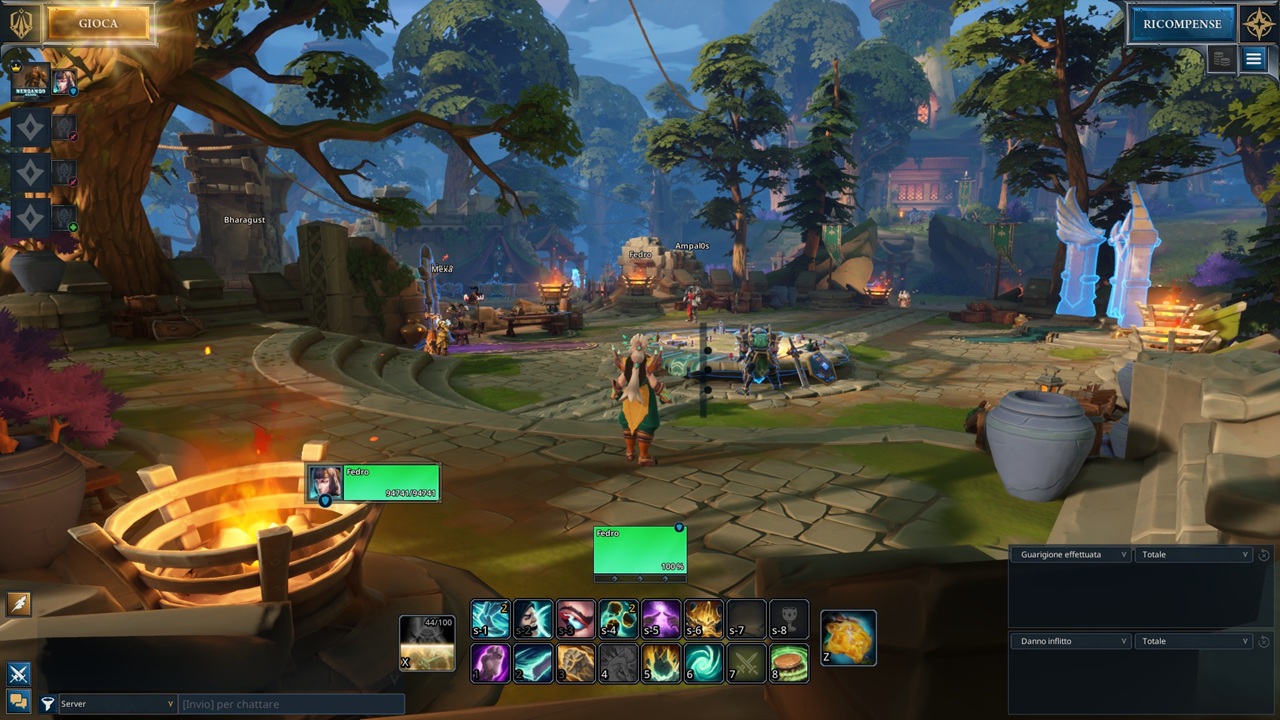Screen dimensions: 1280x720
Task: Trigger the purple hands ability in S-5
Action: click(661, 619)
